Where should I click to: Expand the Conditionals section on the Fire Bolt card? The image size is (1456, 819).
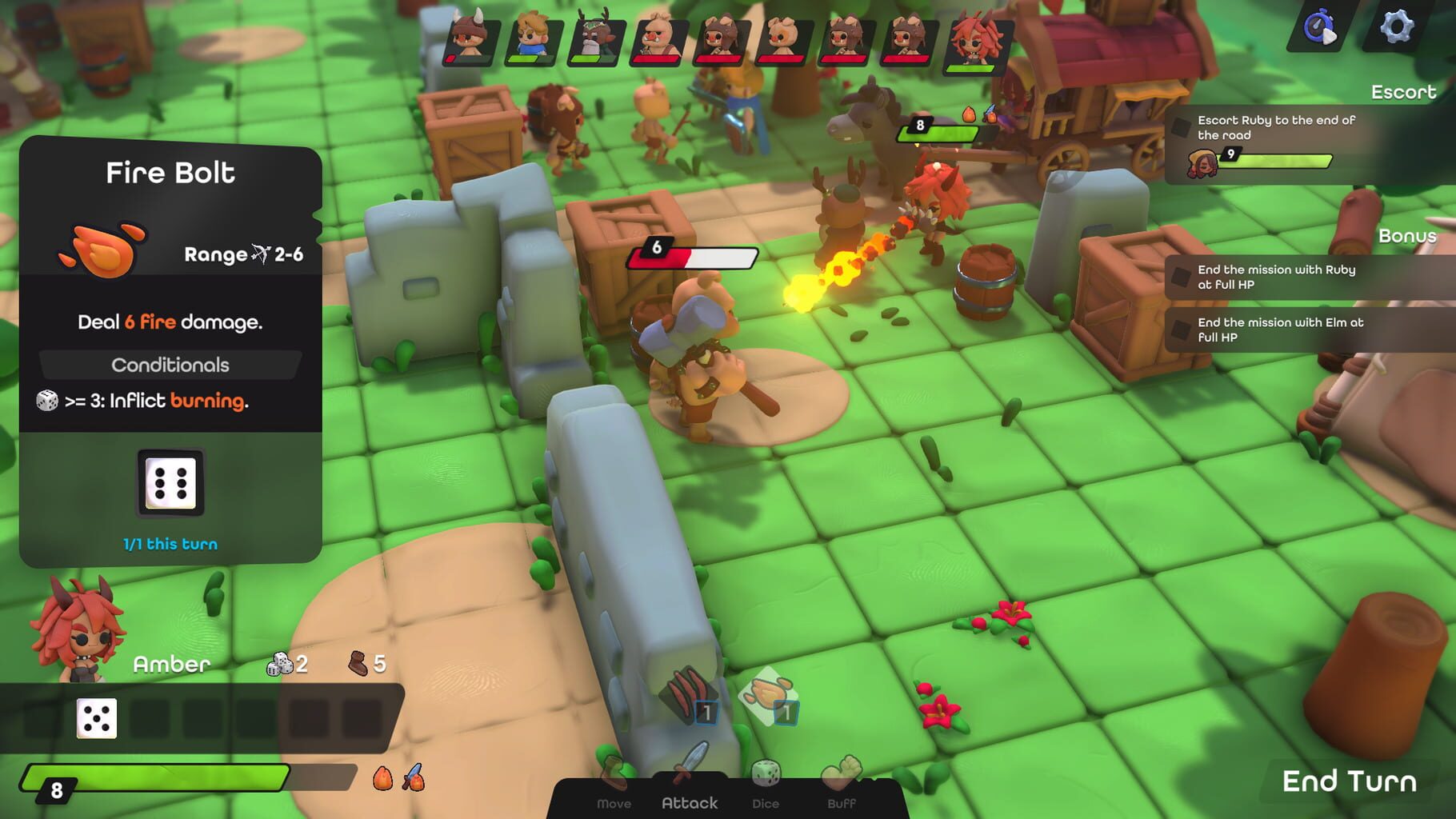click(170, 365)
